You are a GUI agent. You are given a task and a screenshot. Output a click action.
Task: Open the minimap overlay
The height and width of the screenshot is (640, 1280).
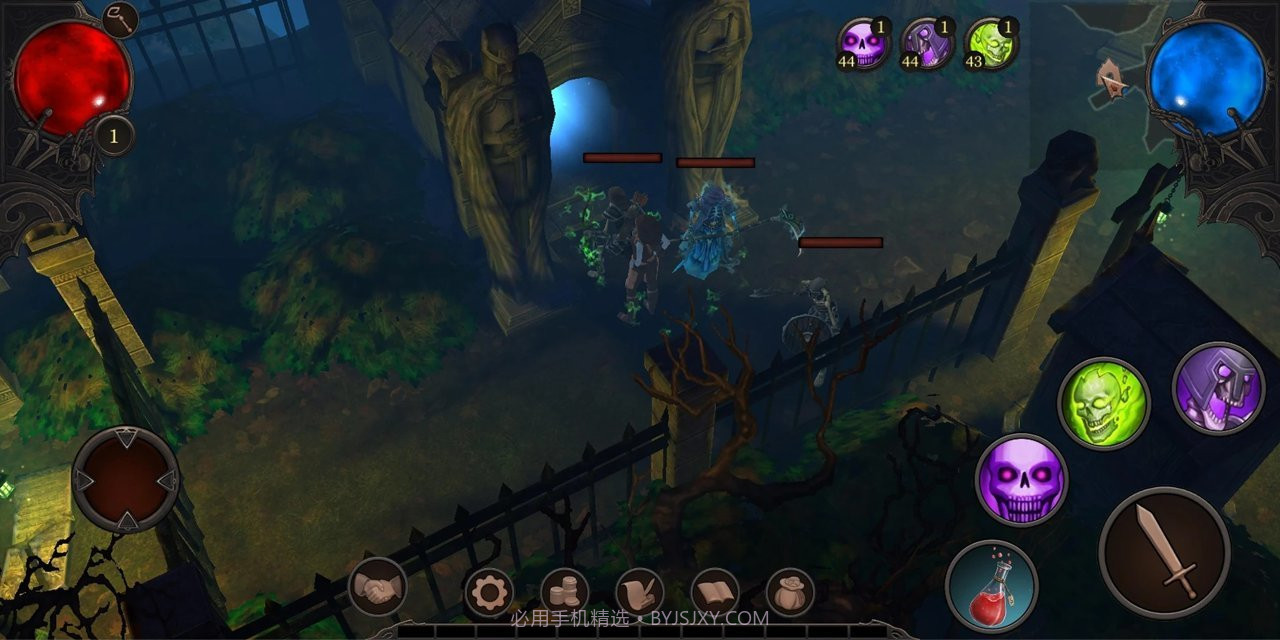click(x=1112, y=78)
